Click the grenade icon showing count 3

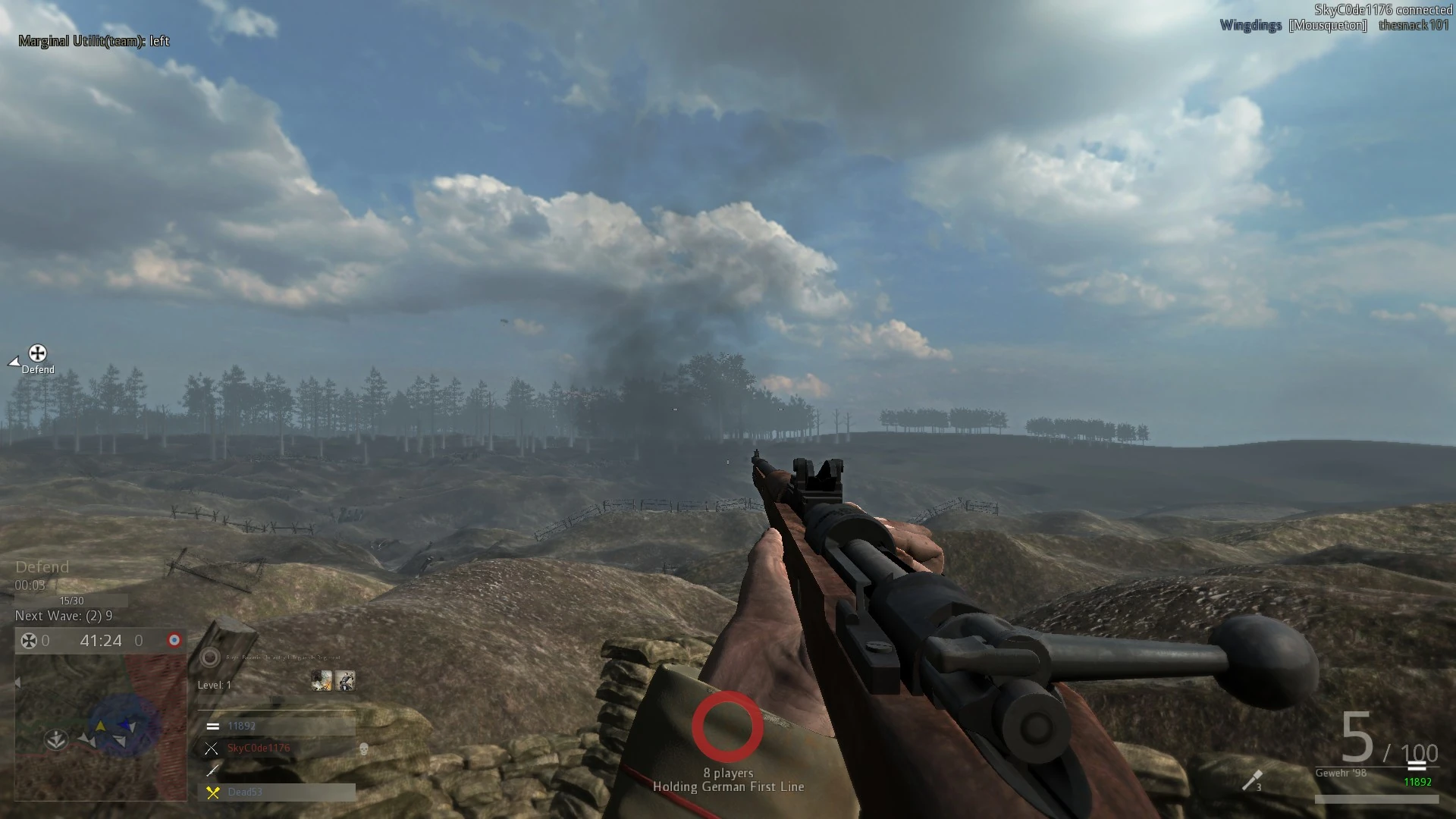pyautogui.click(x=1252, y=781)
